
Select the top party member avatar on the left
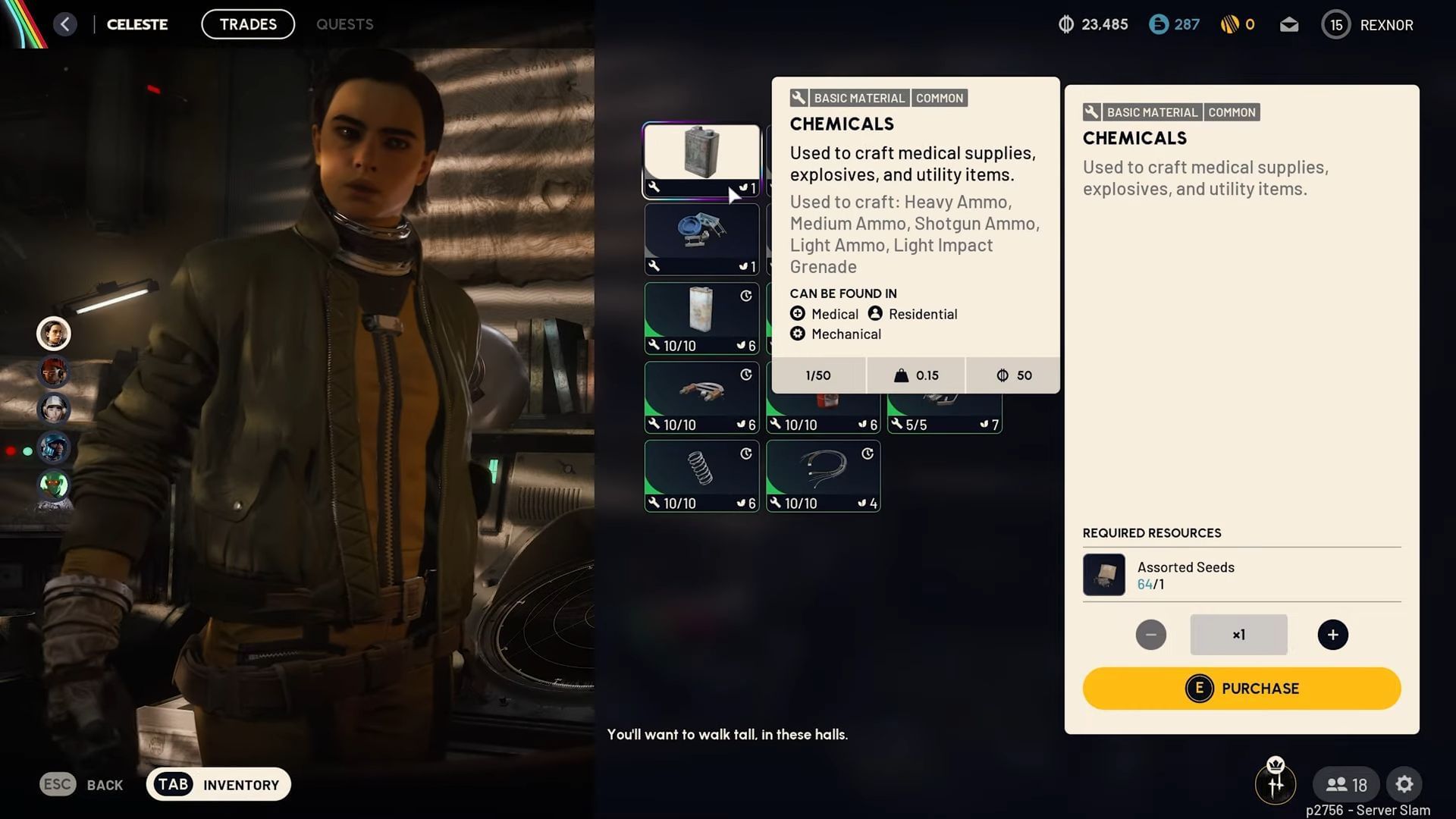(x=53, y=334)
